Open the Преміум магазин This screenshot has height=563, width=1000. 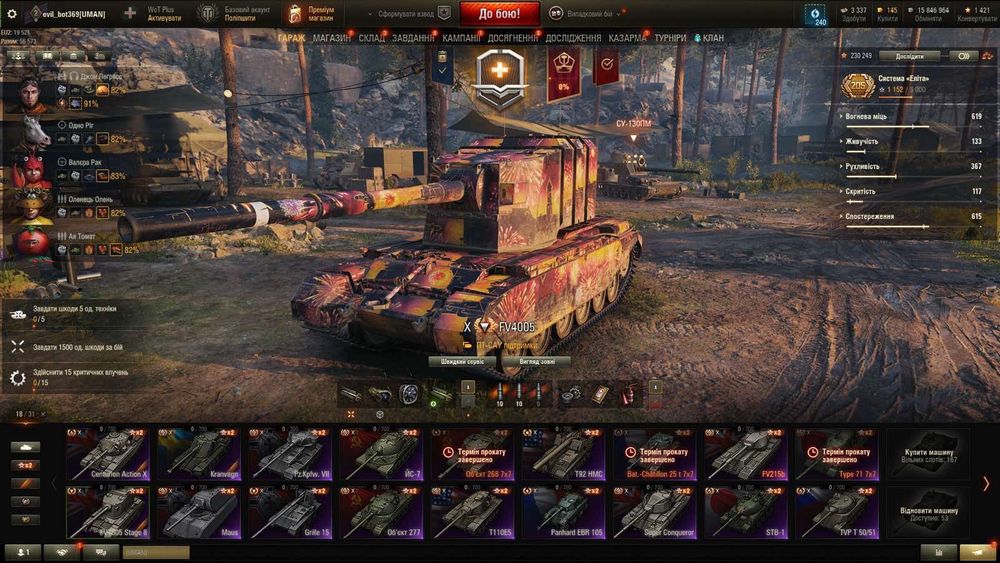tap(314, 14)
